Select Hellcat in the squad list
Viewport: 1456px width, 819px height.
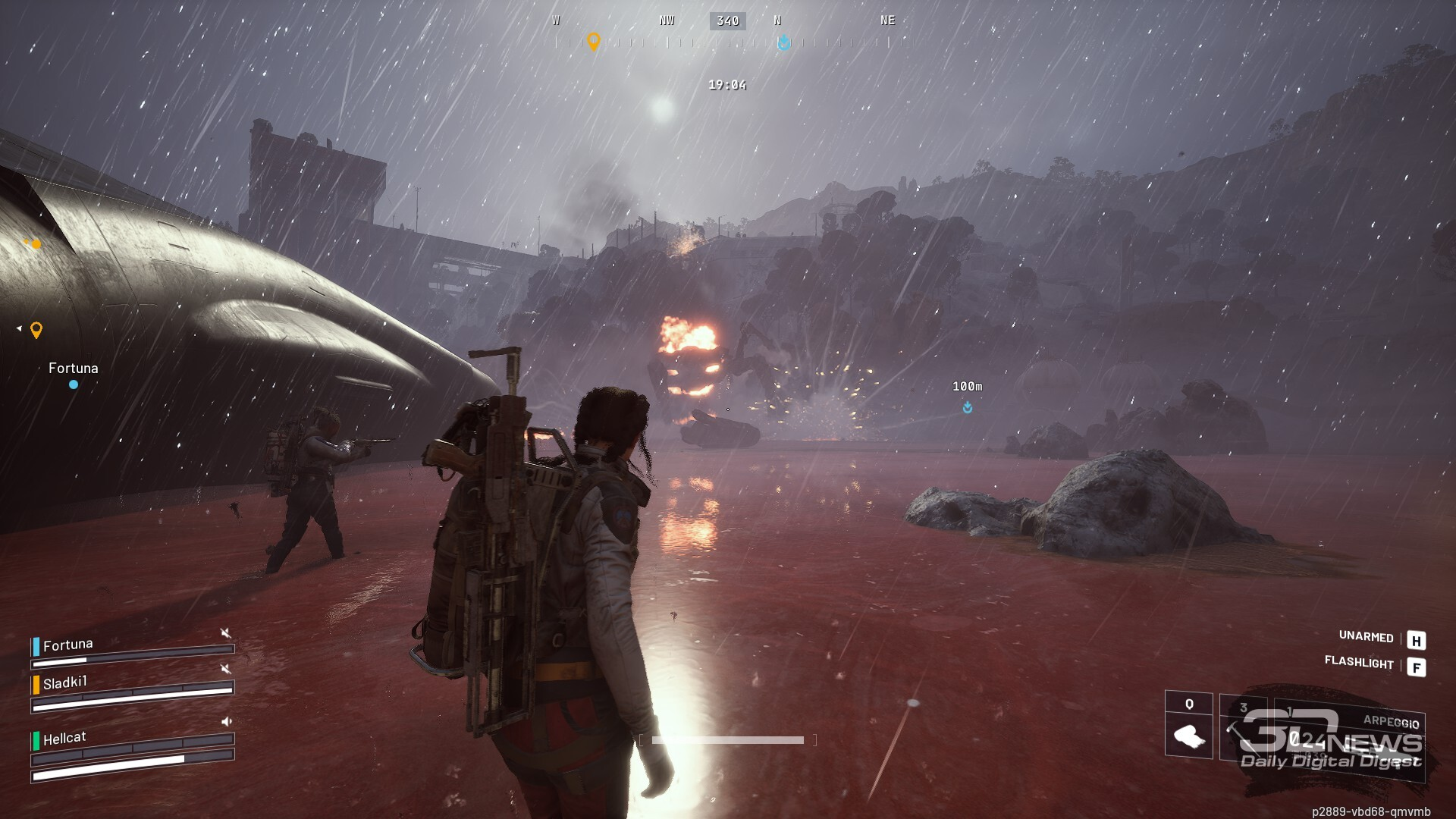click(64, 738)
